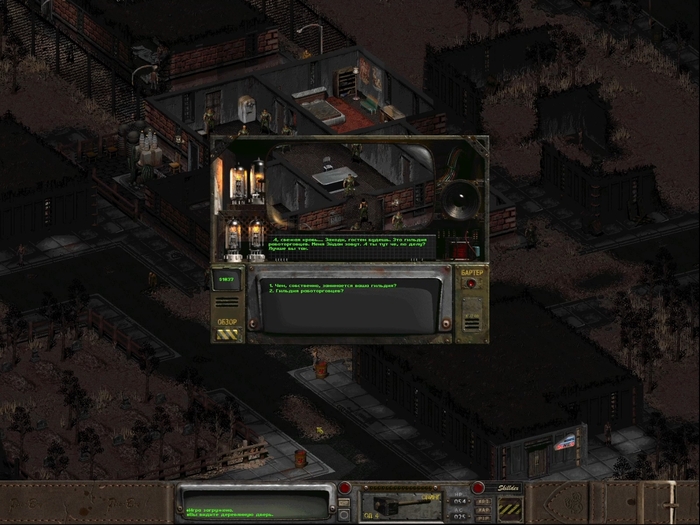The height and width of the screenshot is (525, 700).
Task: Open the ОБЗОР dialogue review
Action: pos(227,330)
